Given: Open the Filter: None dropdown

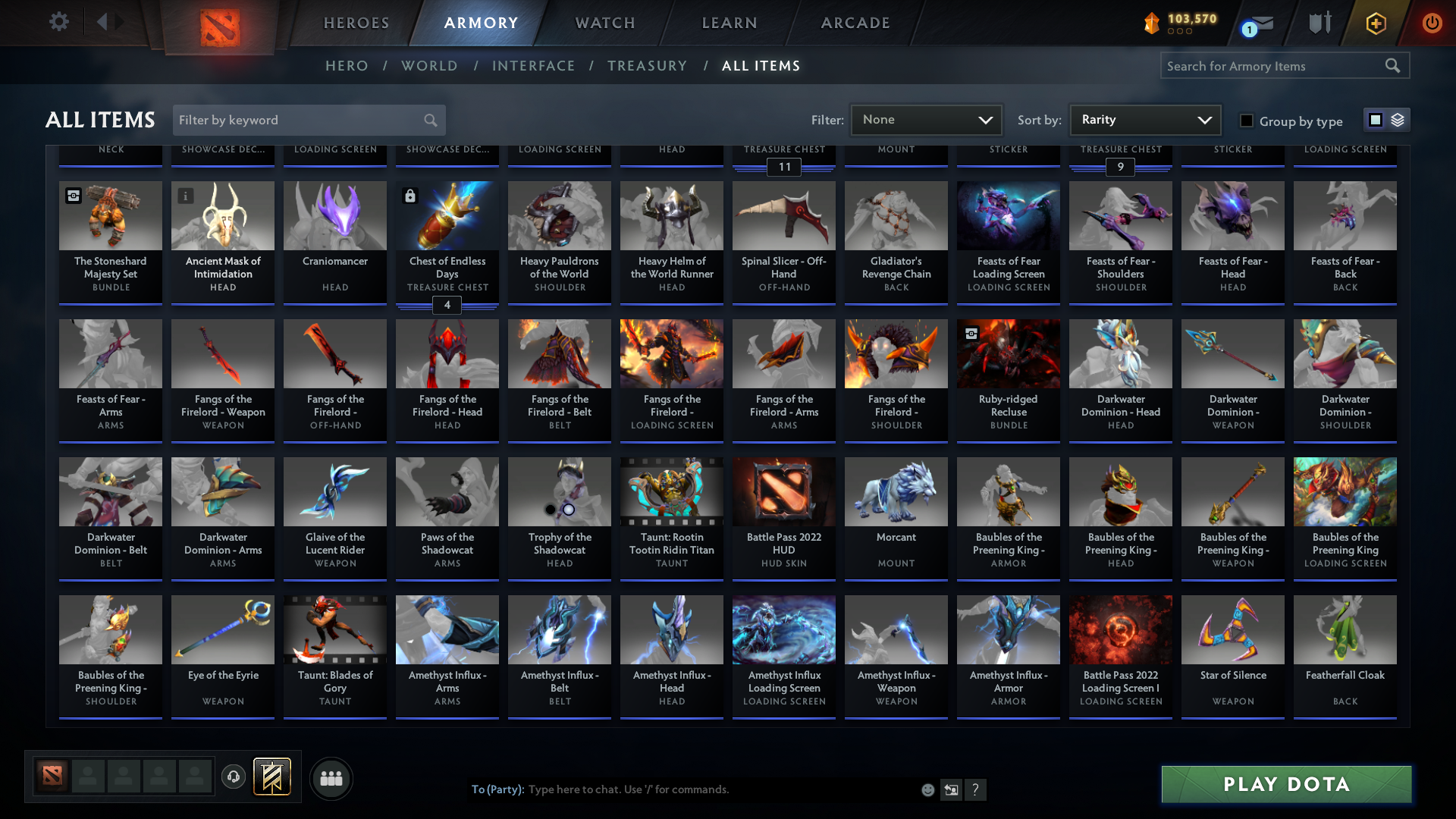Looking at the screenshot, I should 926,119.
